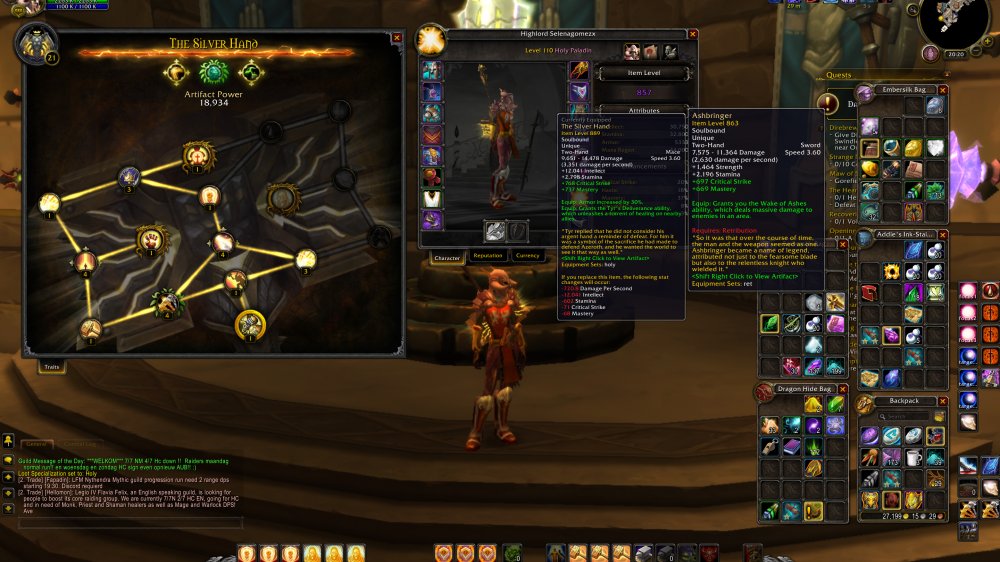Open the General chat tab
The height and width of the screenshot is (562, 1000).
coord(36,443)
